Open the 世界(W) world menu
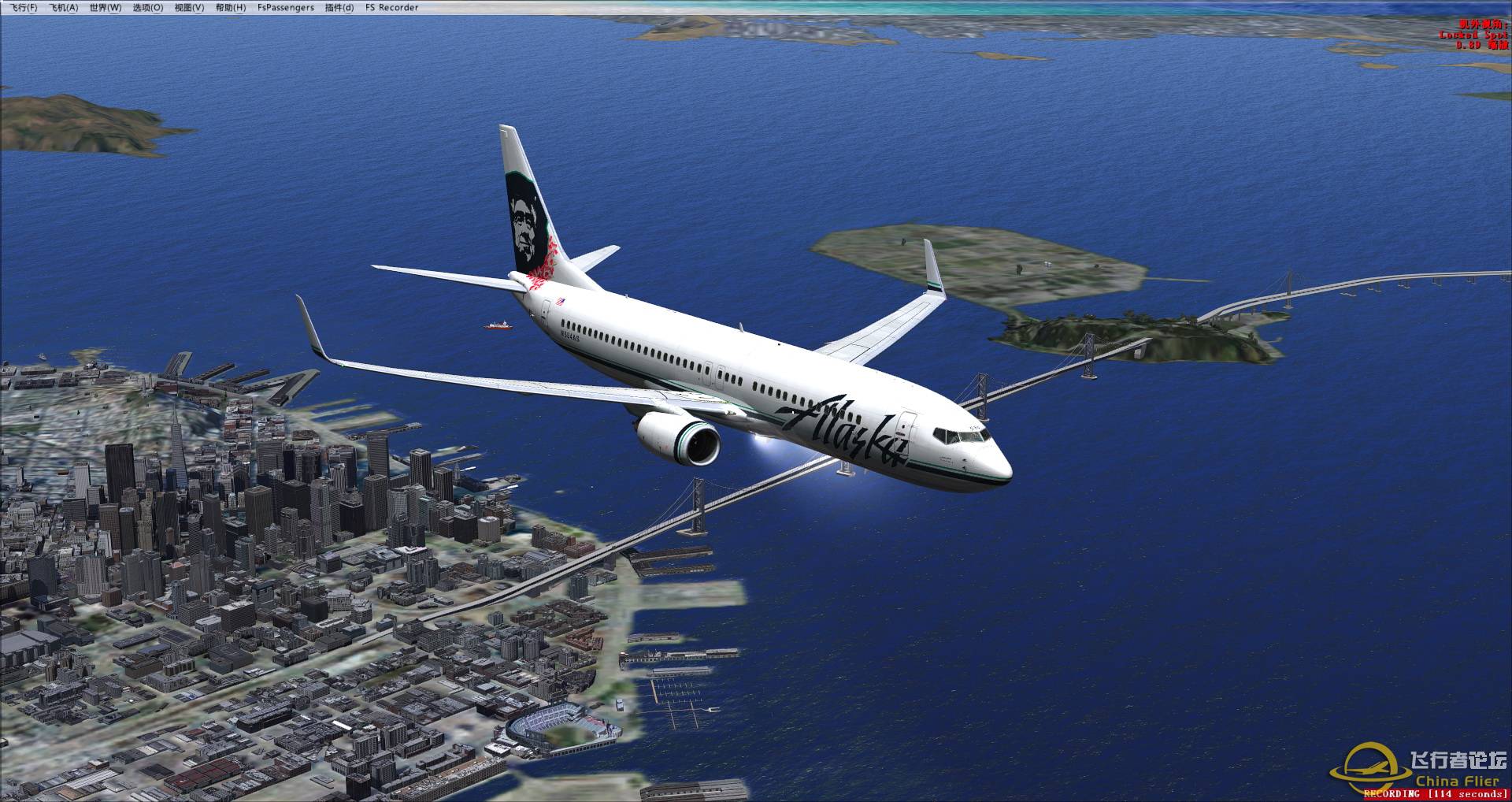Screen dimensions: 1512x802 tap(106, 8)
